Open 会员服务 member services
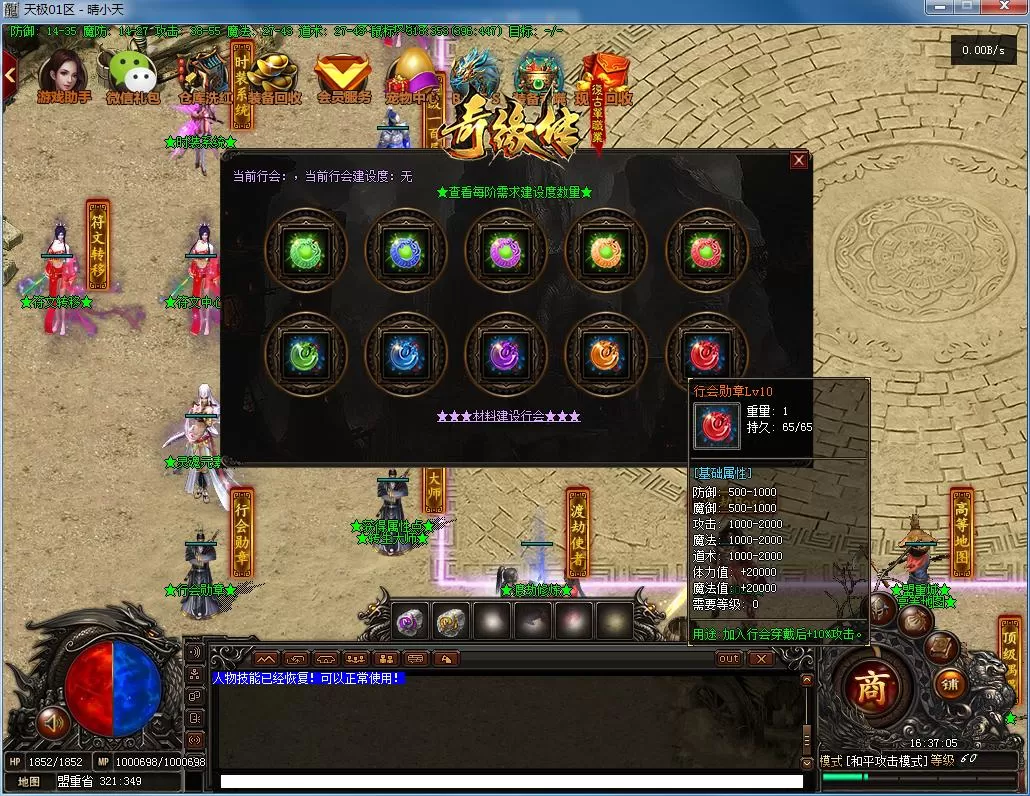 point(343,76)
